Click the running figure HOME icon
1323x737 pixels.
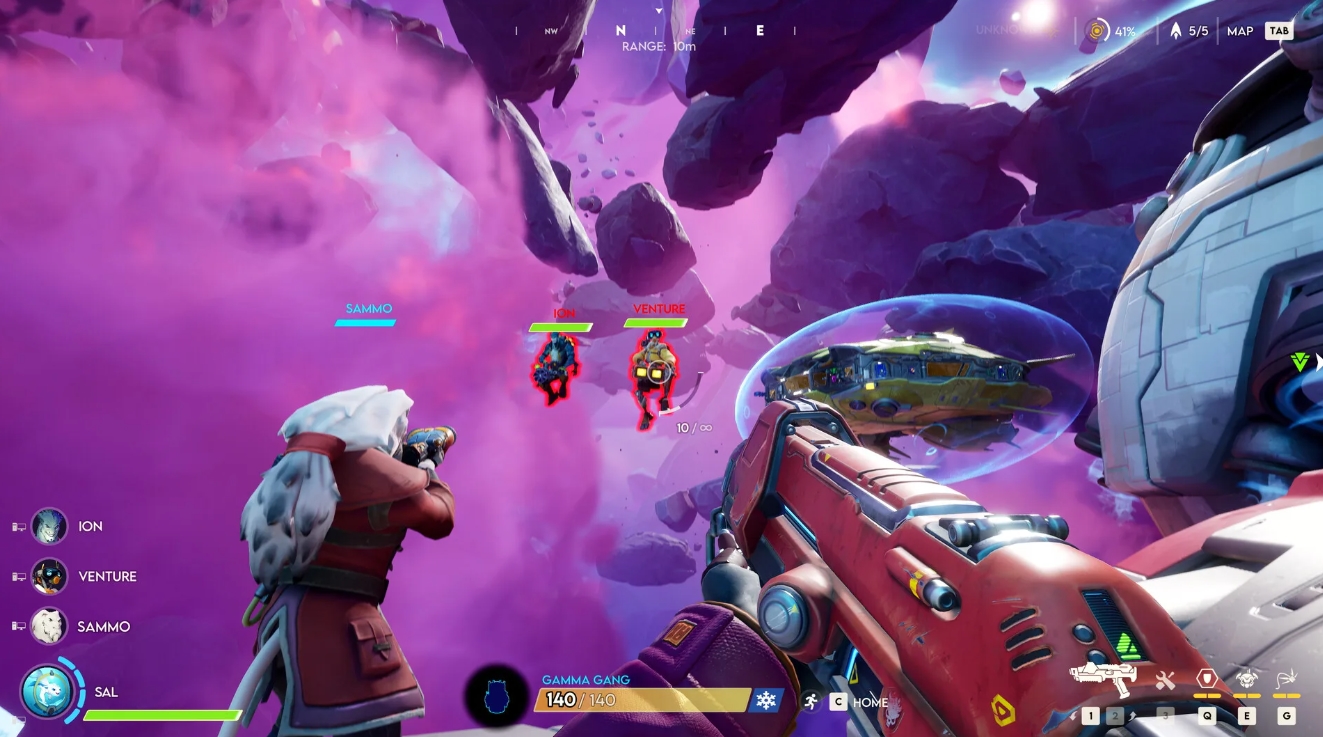[811, 701]
